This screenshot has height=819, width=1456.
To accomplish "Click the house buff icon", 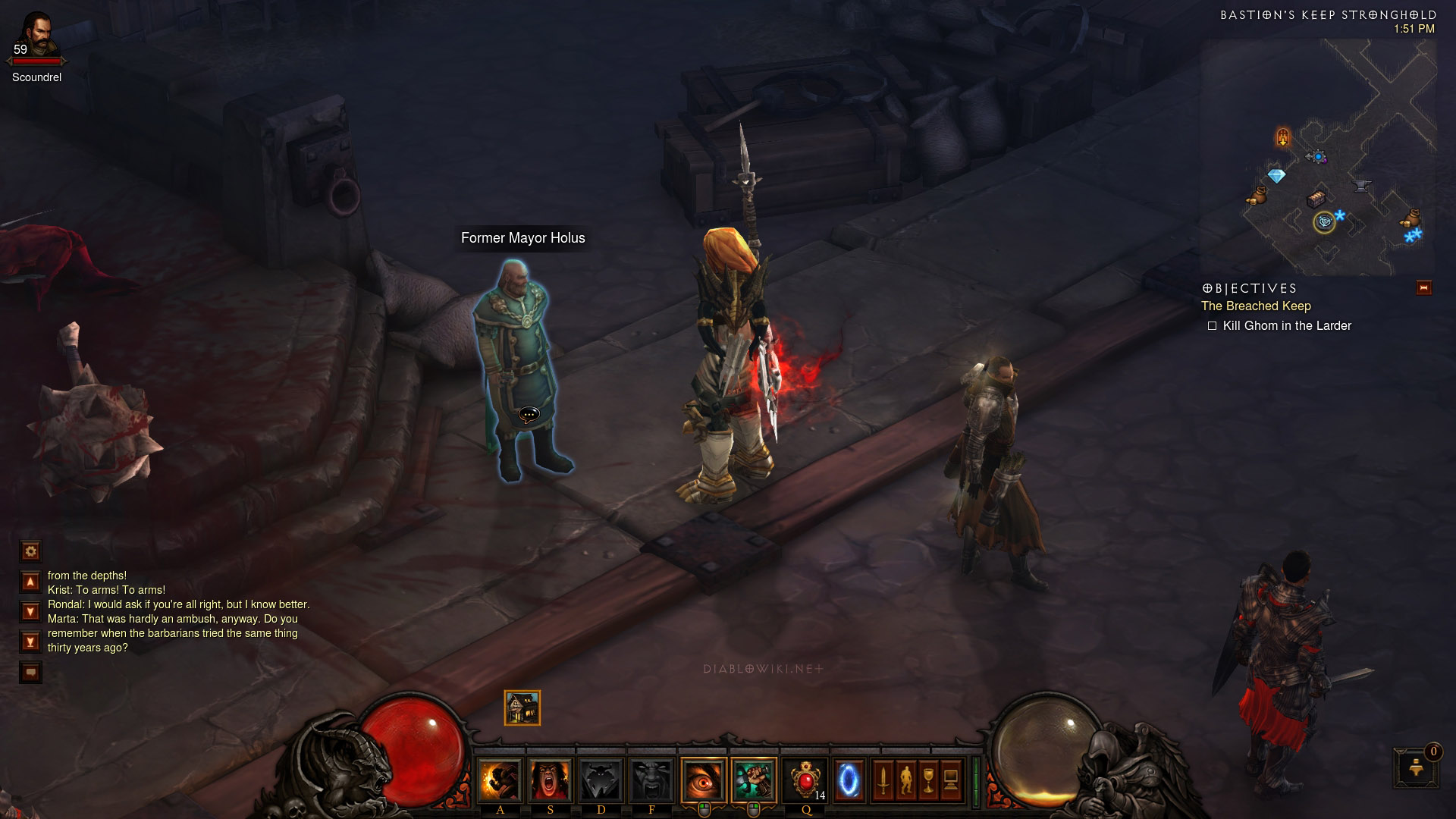I will click(522, 708).
